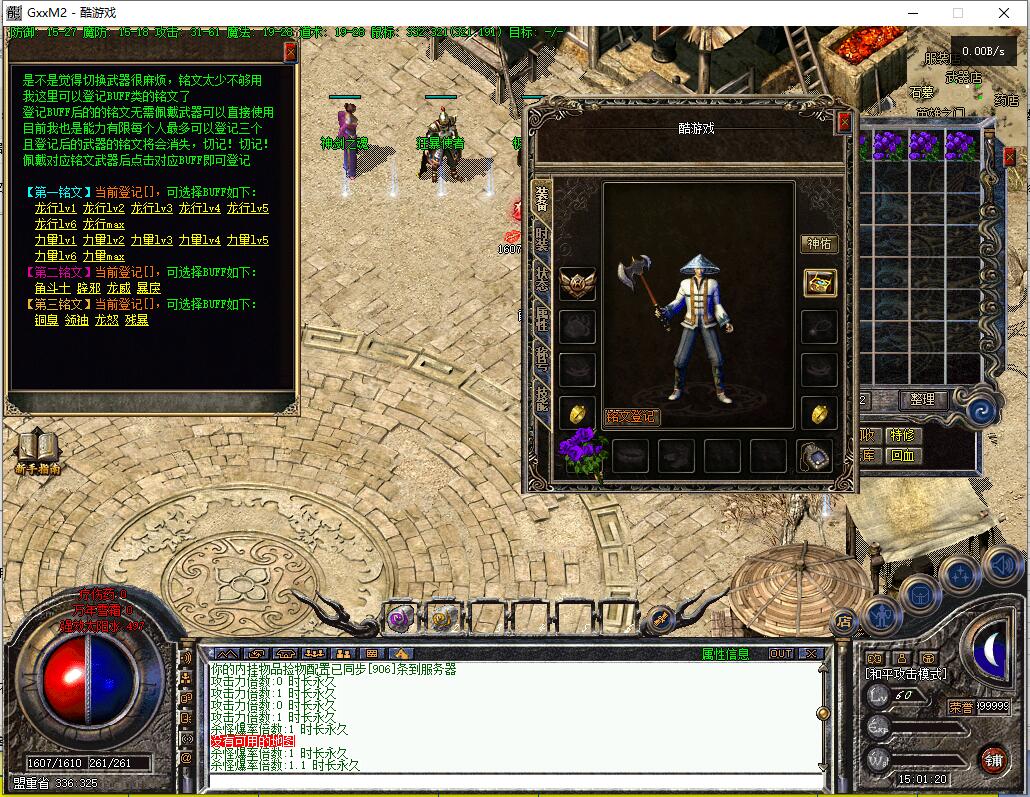Viewport: 1030px width, 797px height.
Task: Click the OUT button on chat bar
Action: click(781, 653)
